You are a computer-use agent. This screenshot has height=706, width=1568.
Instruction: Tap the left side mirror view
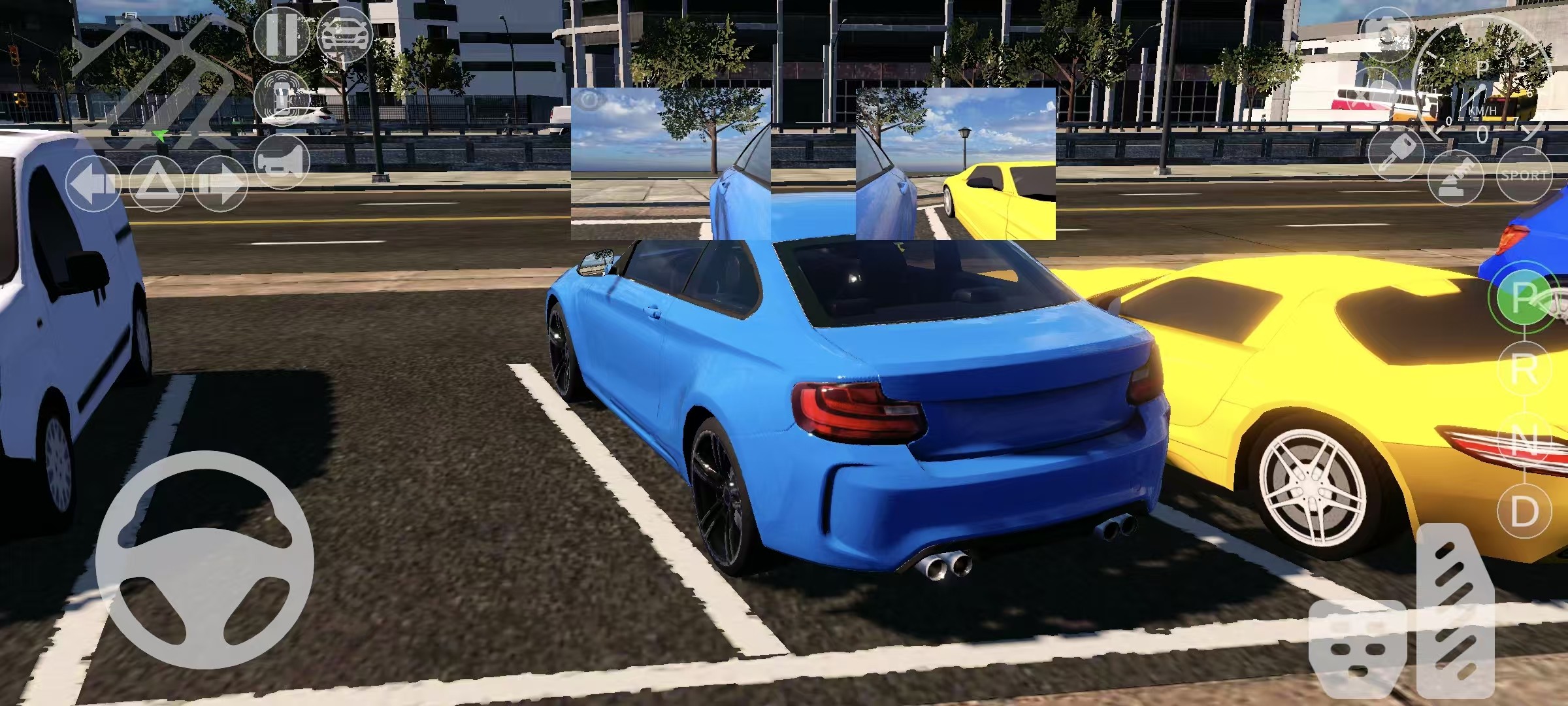coord(671,163)
